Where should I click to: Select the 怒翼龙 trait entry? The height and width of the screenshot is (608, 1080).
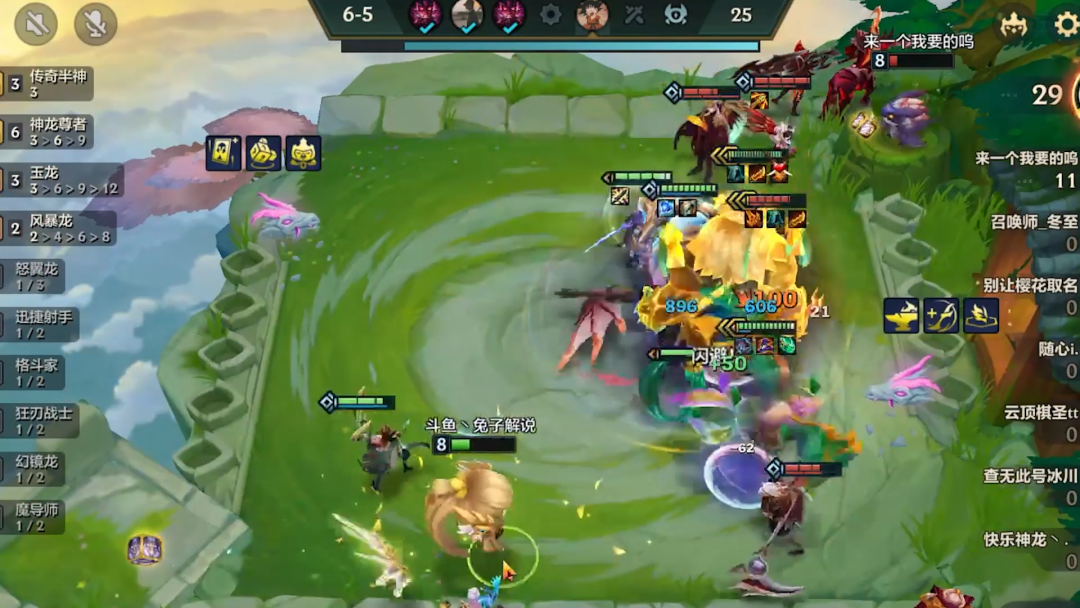[x=41, y=276]
